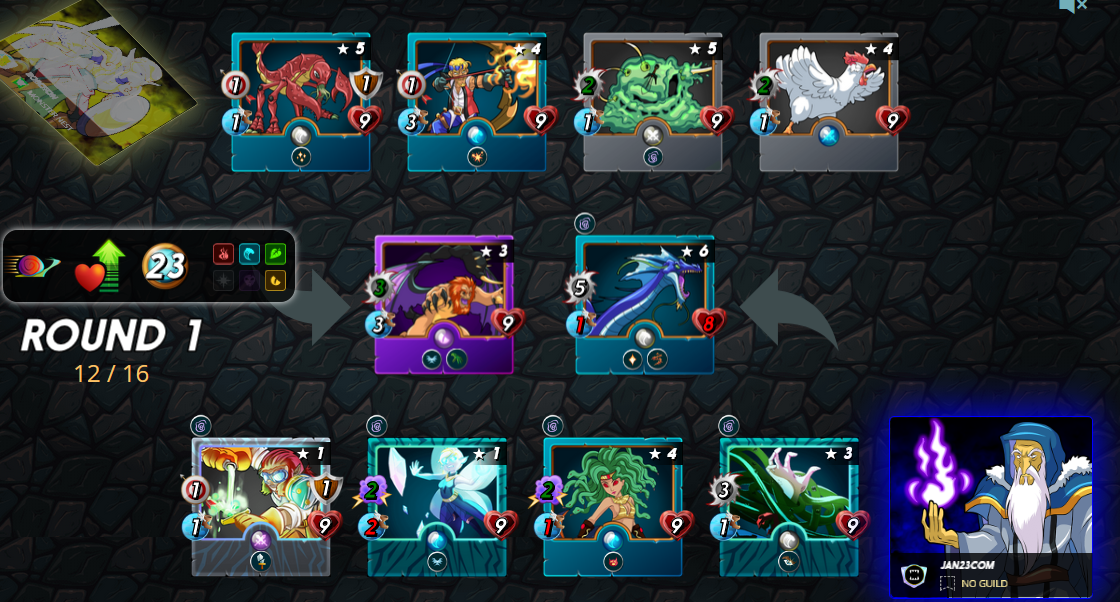The height and width of the screenshot is (602, 1120).
Task: Choose the green-haired medusa card
Action: pos(613,505)
